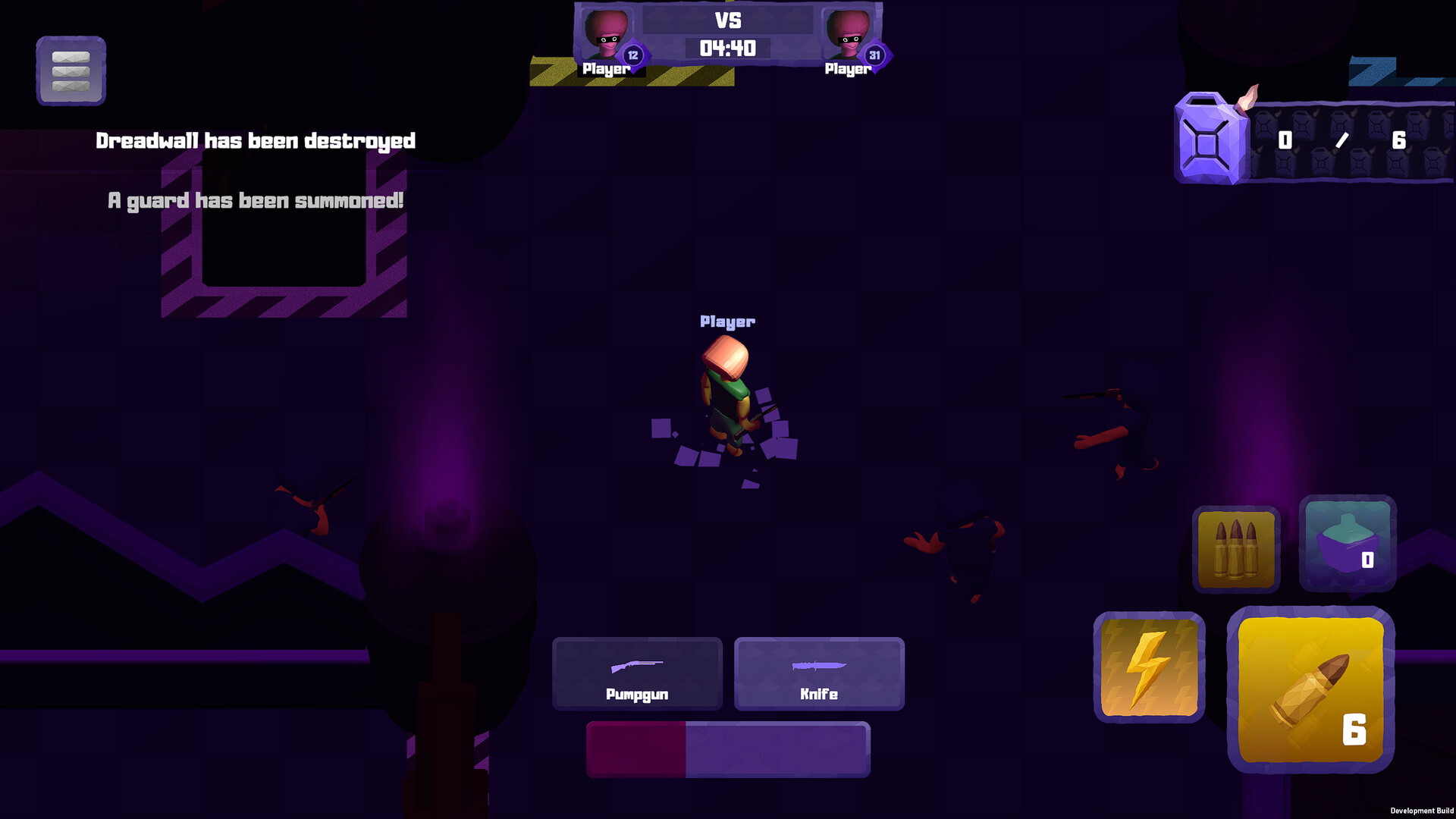Switch to the Knife weapon slot
Viewport: 1456px width, 819px height.
819,673
